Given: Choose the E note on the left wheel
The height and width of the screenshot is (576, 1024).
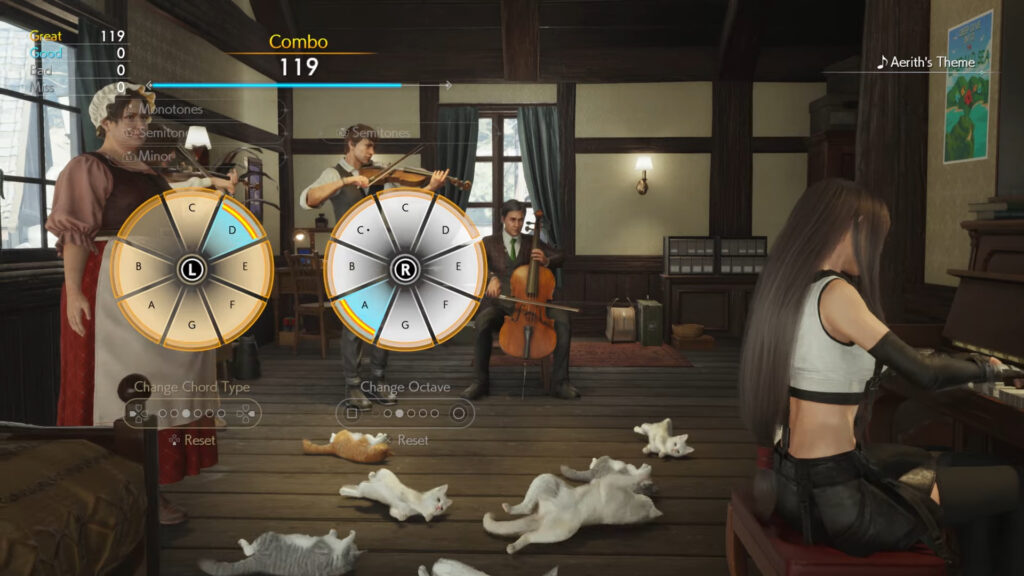Looking at the screenshot, I should point(245,268).
